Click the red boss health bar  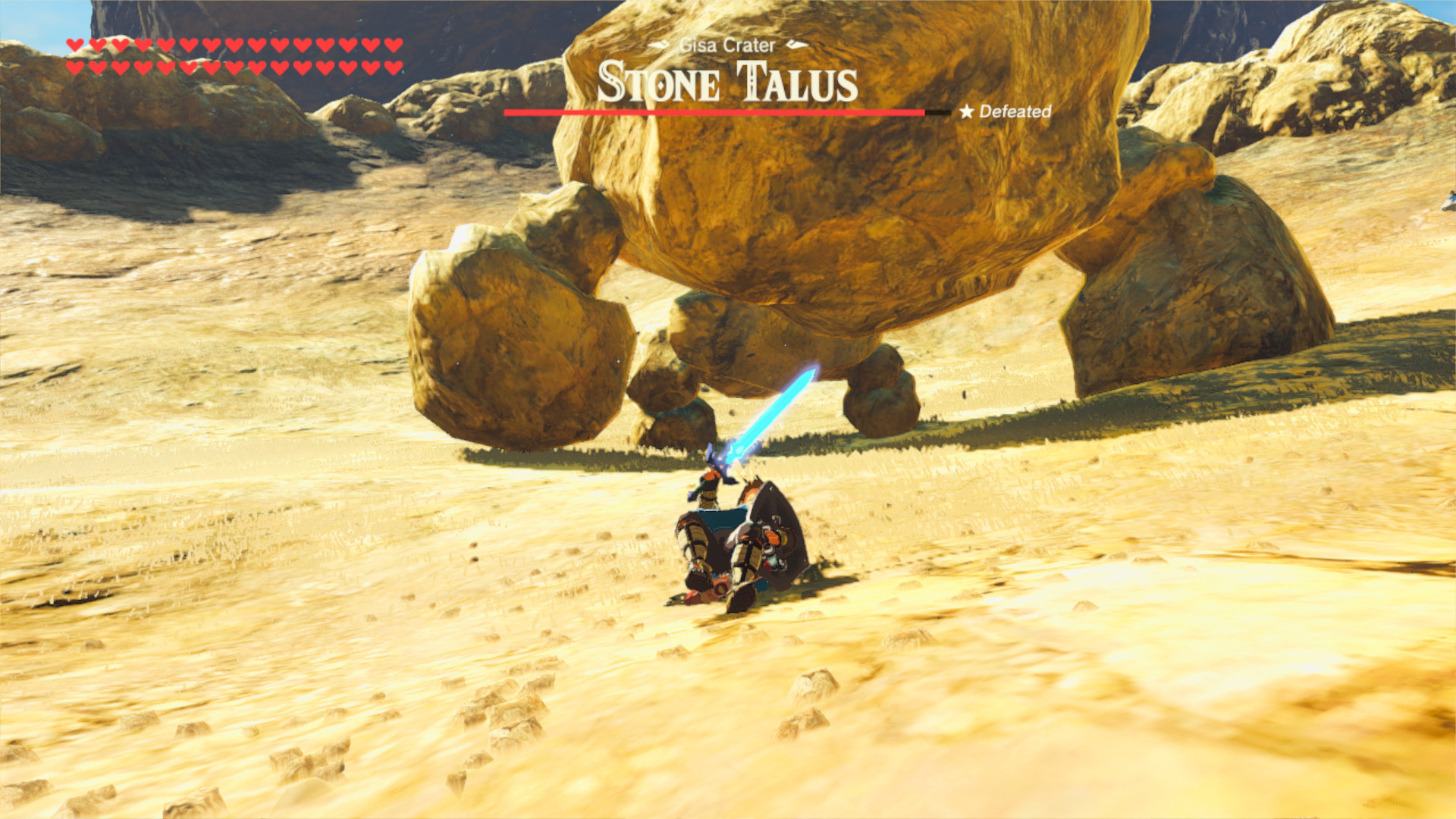[713, 114]
